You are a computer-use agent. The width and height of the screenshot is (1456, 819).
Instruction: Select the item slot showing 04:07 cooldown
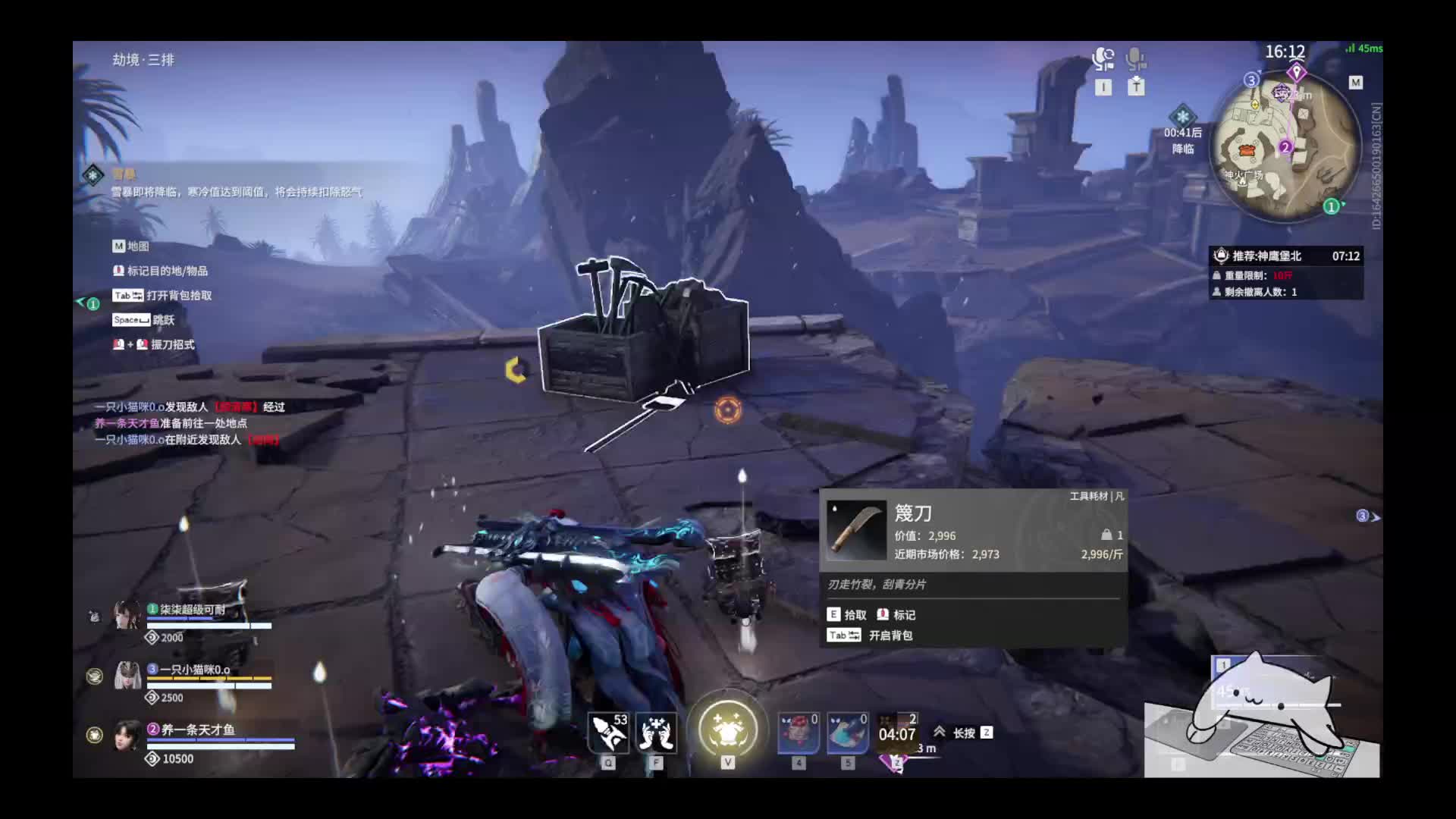897,733
